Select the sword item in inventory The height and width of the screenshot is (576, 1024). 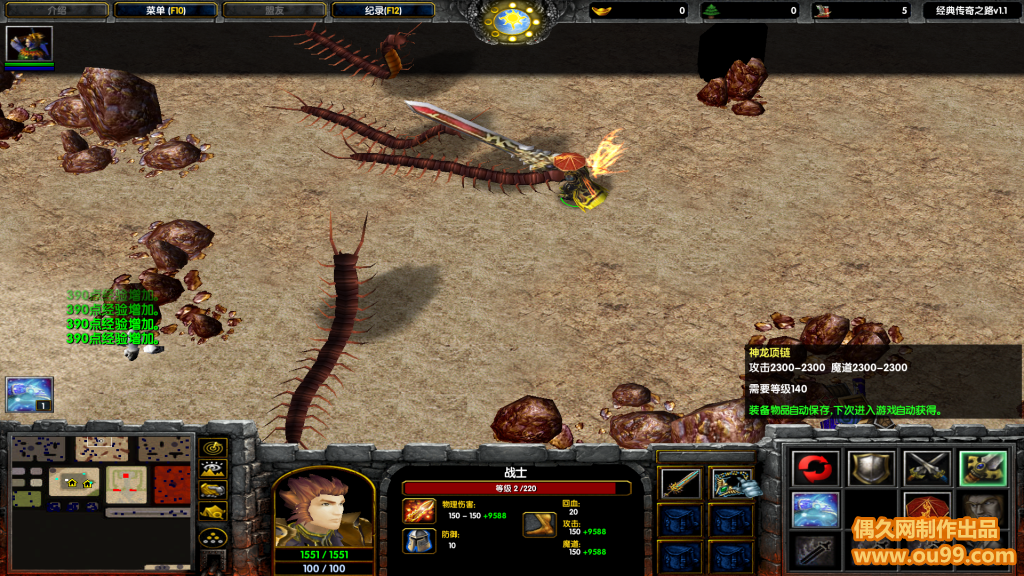pyautogui.click(x=680, y=484)
